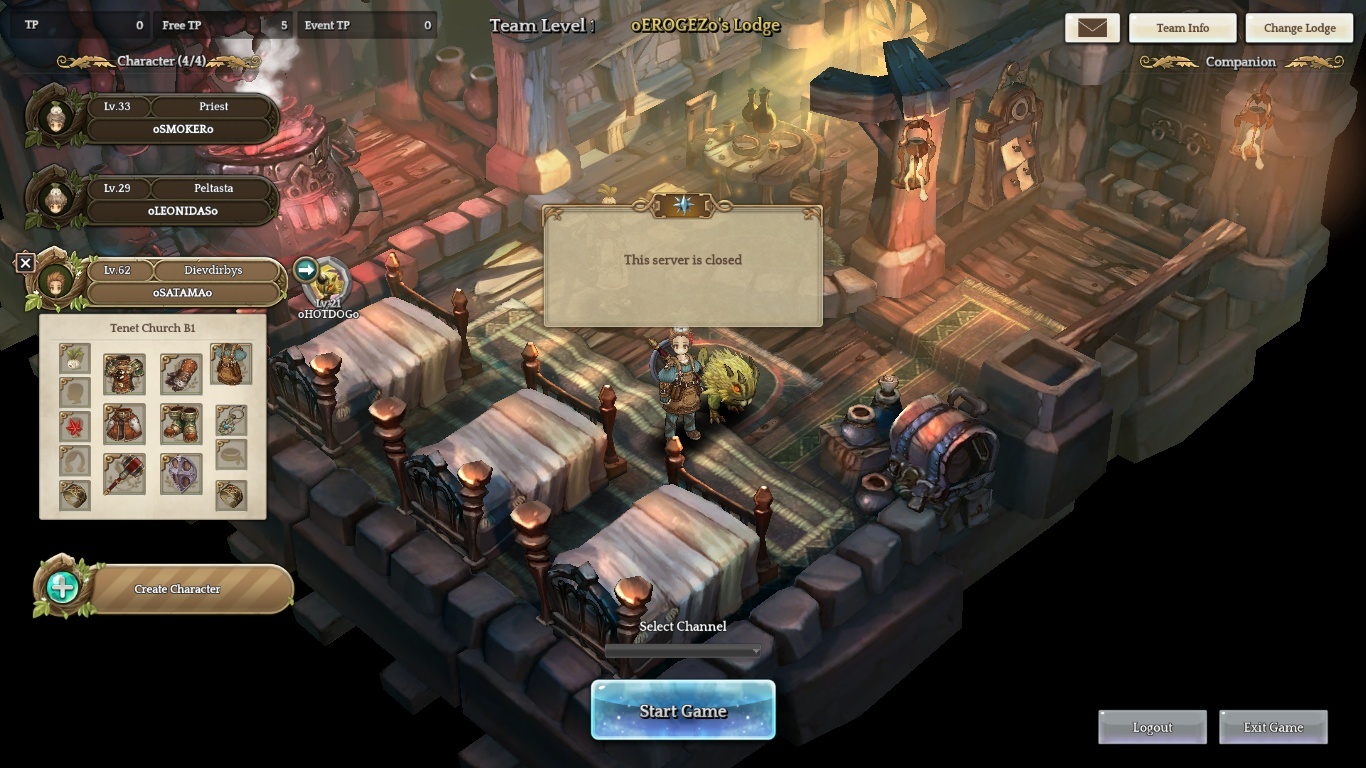Check the beaded necklace equipment slot

(x=231, y=420)
